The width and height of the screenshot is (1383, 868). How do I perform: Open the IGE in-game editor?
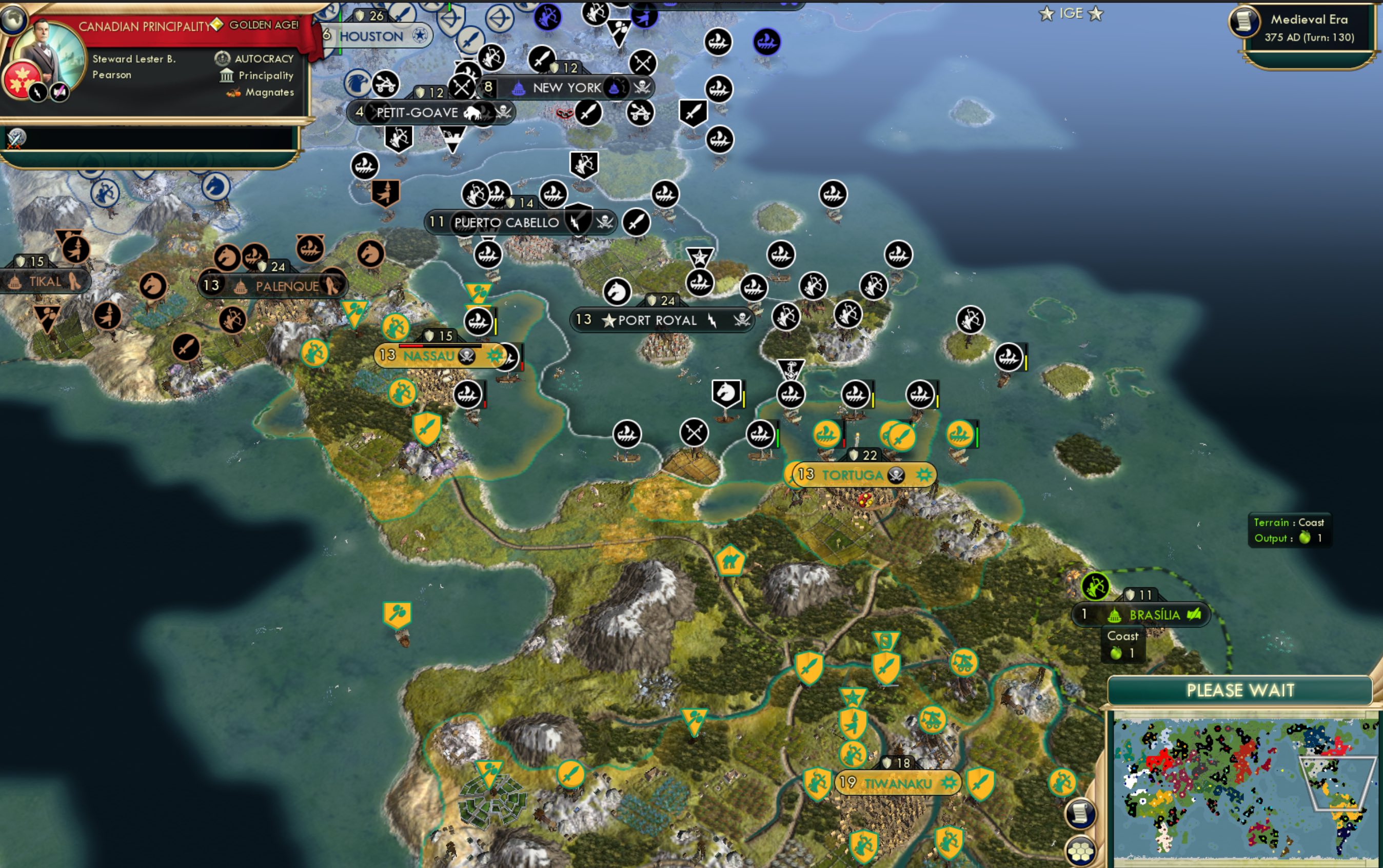point(1071,13)
